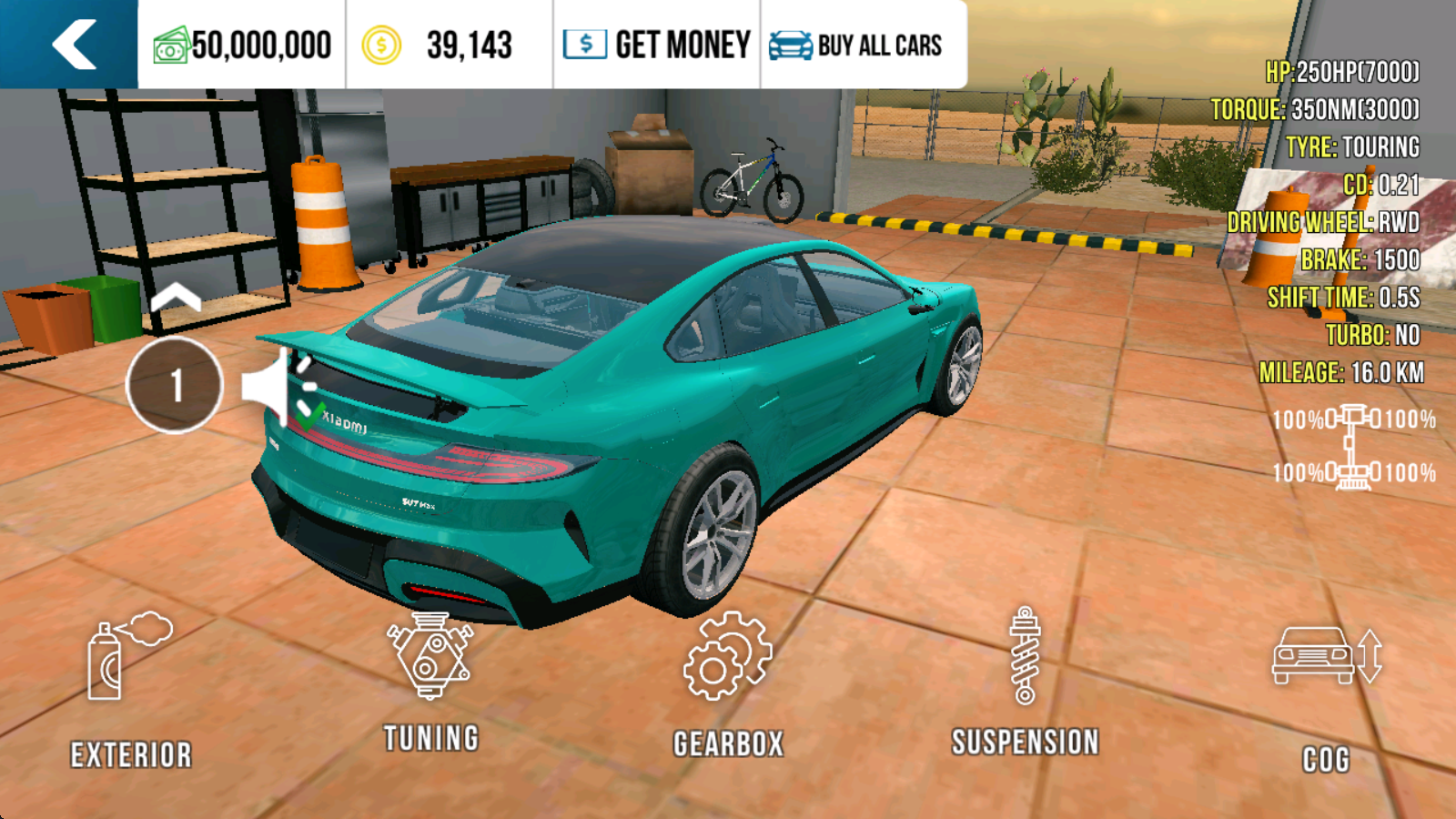Tap the green cash balance icon
The image size is (1456, 819).
click(170, 45)
